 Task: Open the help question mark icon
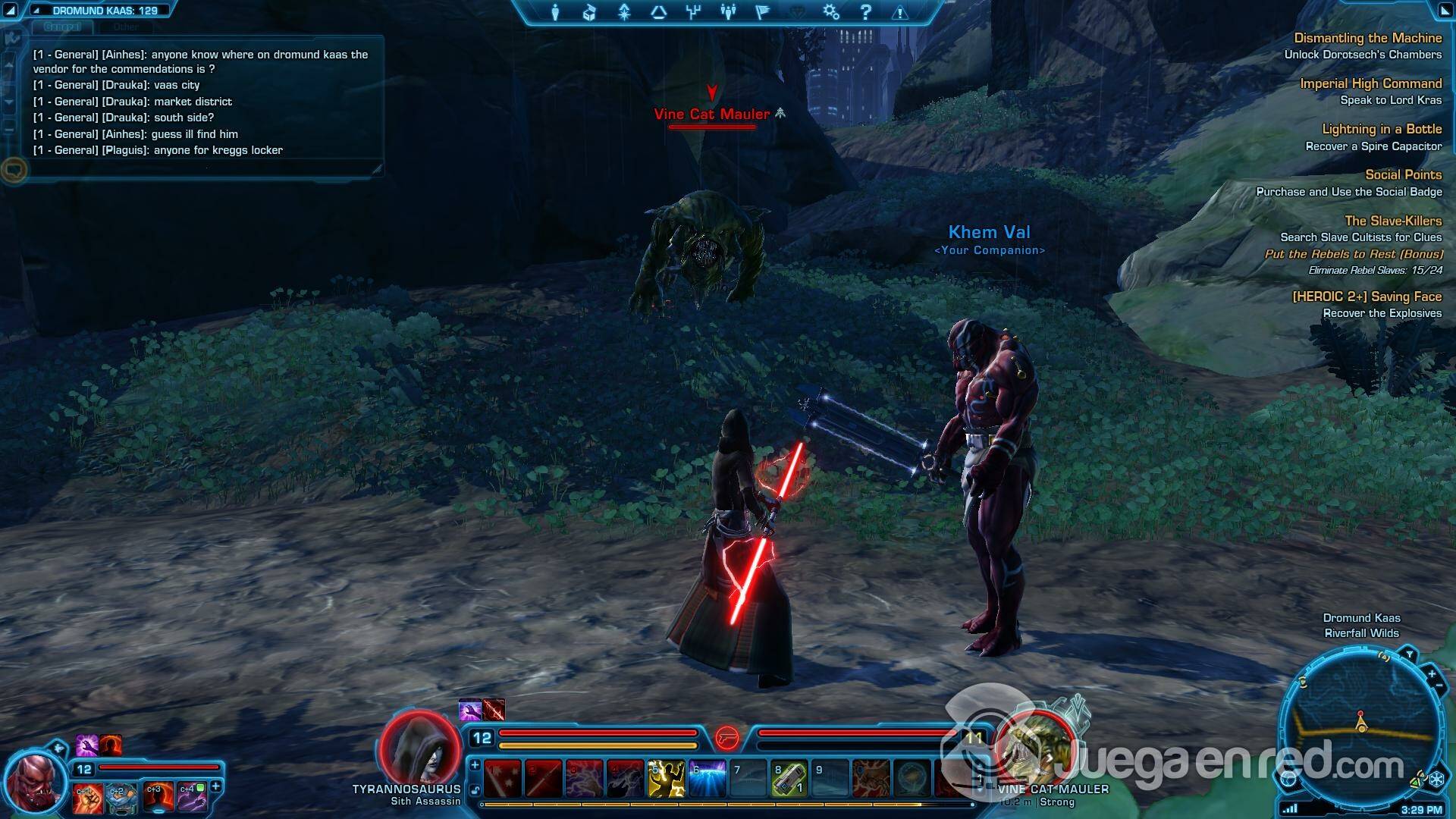point(865,12)
